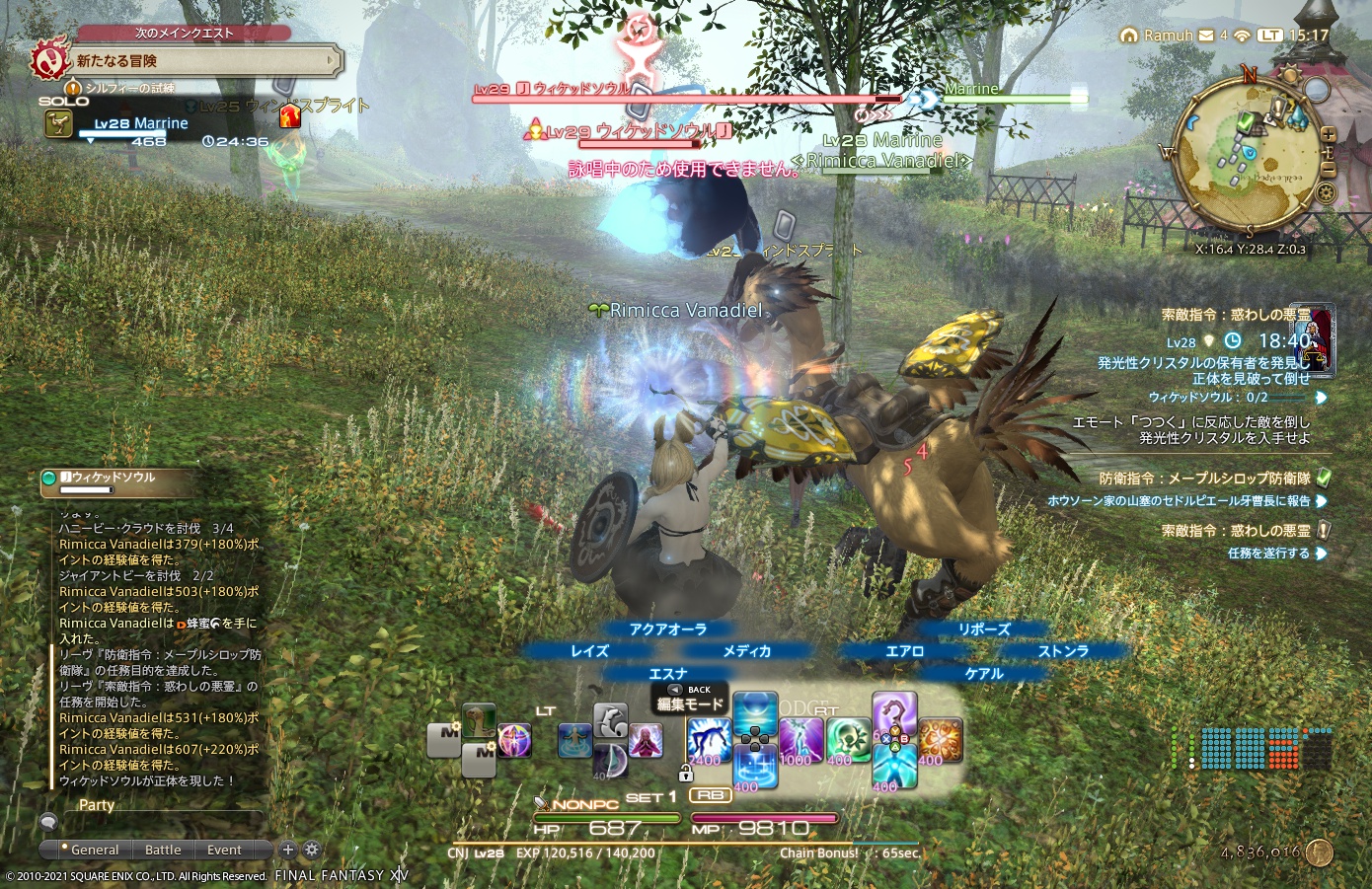Expand the ウィケッドソウル 0/2 objective arrow
Screen dimensions: 1372x889
pos(1322,398)
